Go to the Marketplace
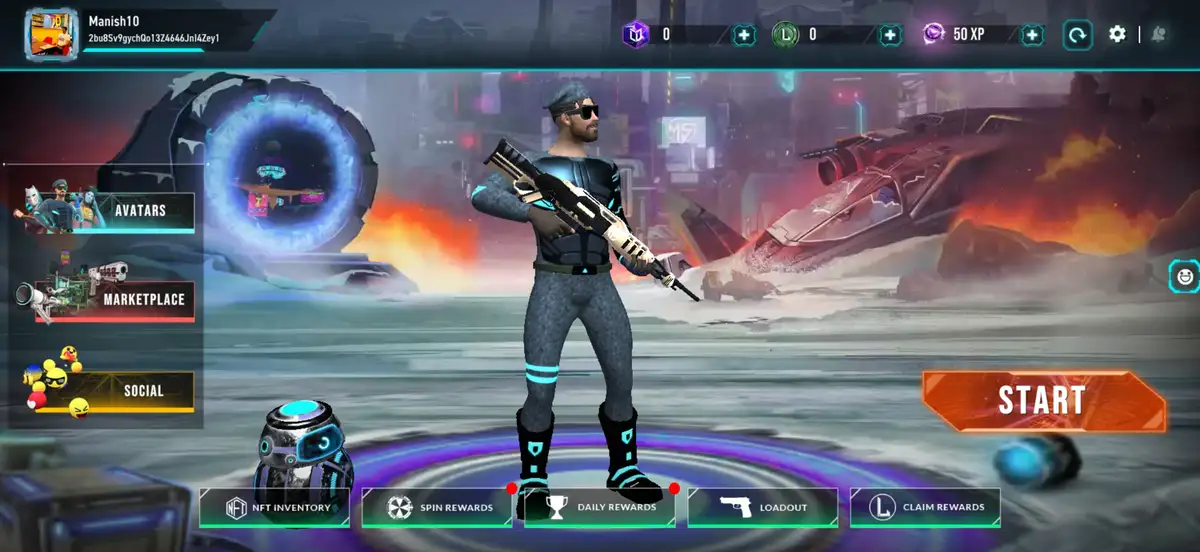1200x552 pixels. coord(143,299)
